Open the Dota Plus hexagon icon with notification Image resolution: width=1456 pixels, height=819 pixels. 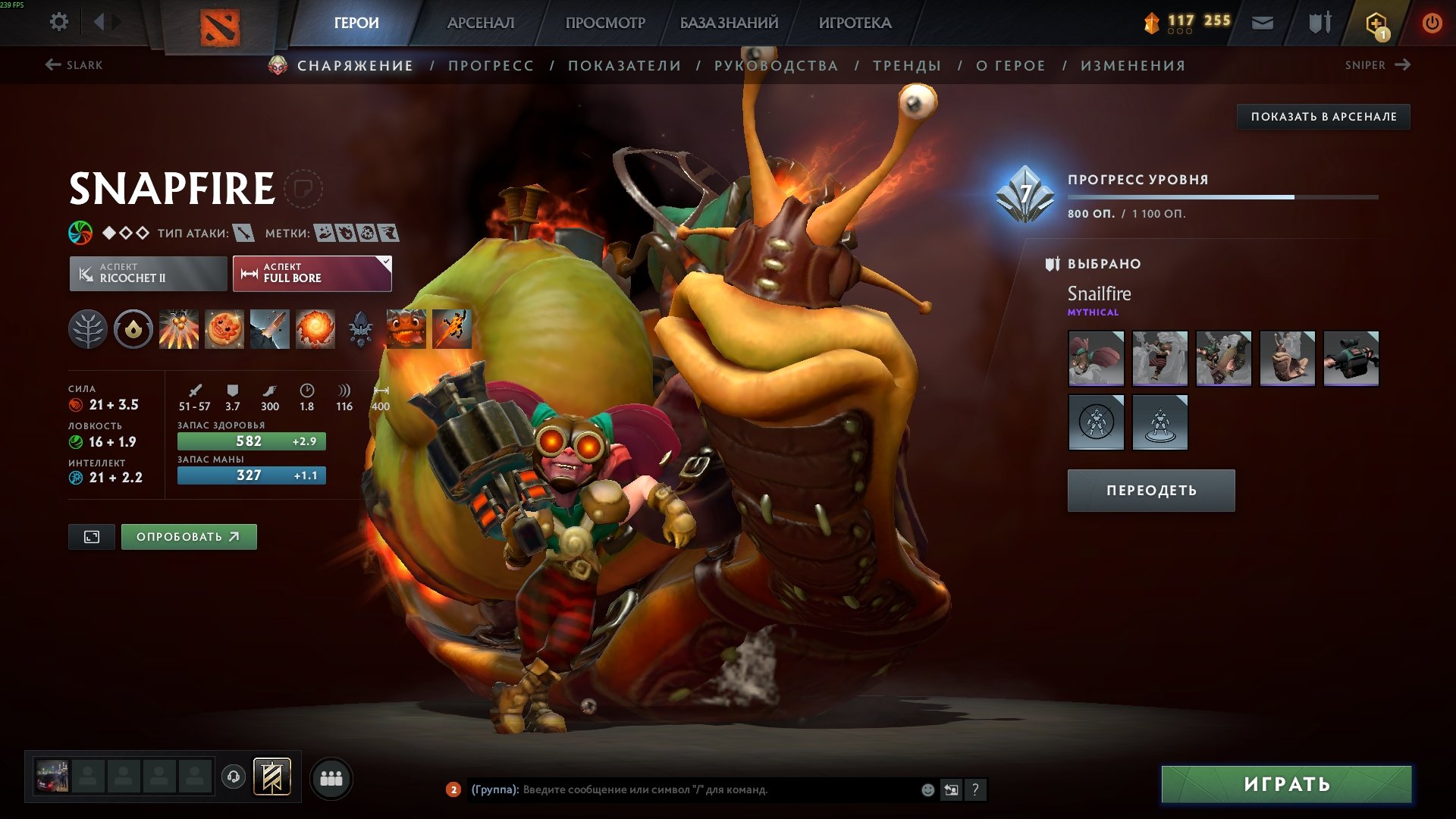coord(1377,22)
